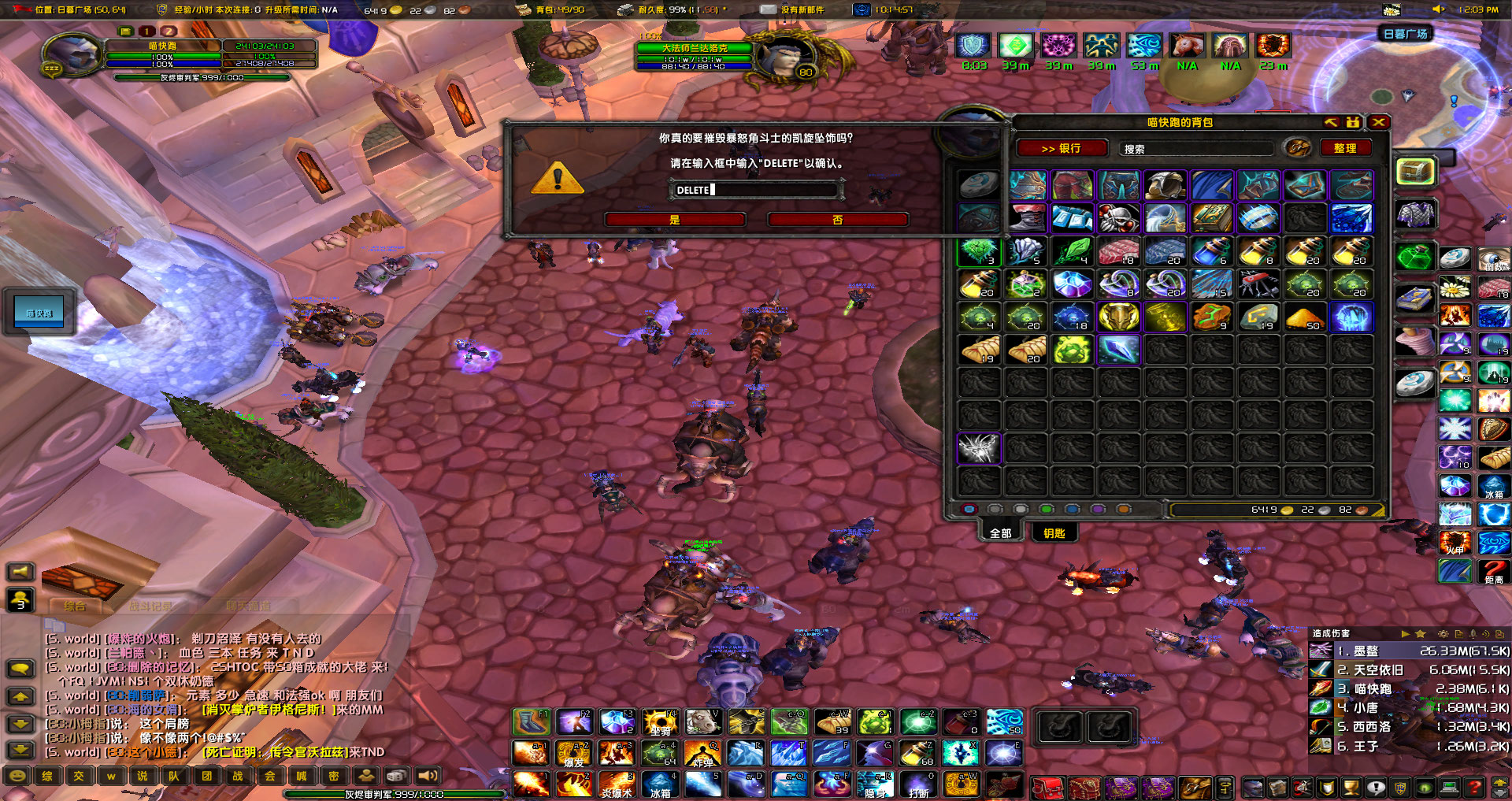
Task: Open the damage meter settings gear icon
Action: click(1443, 634)
